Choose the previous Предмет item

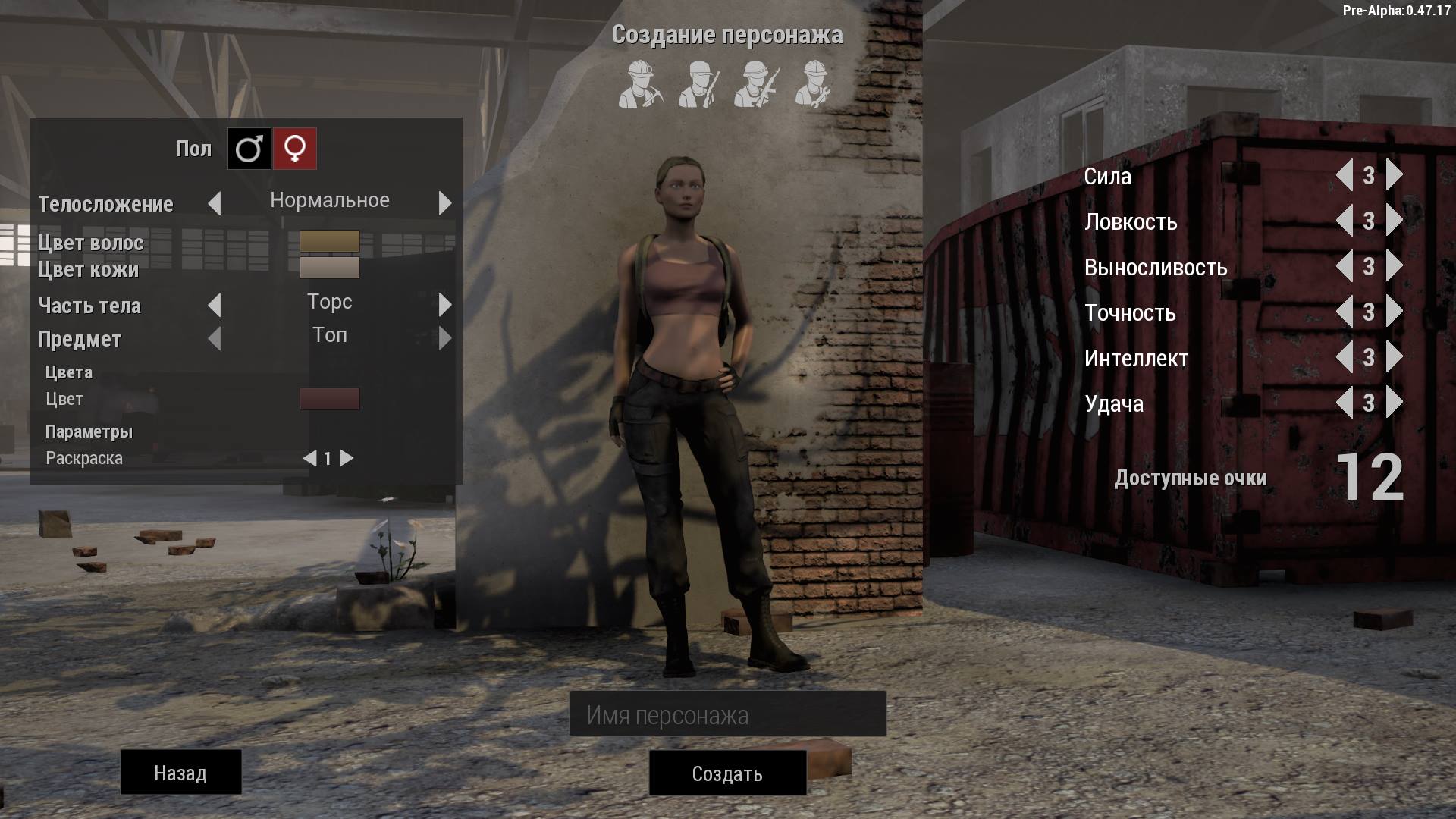[x=215, y=338]
